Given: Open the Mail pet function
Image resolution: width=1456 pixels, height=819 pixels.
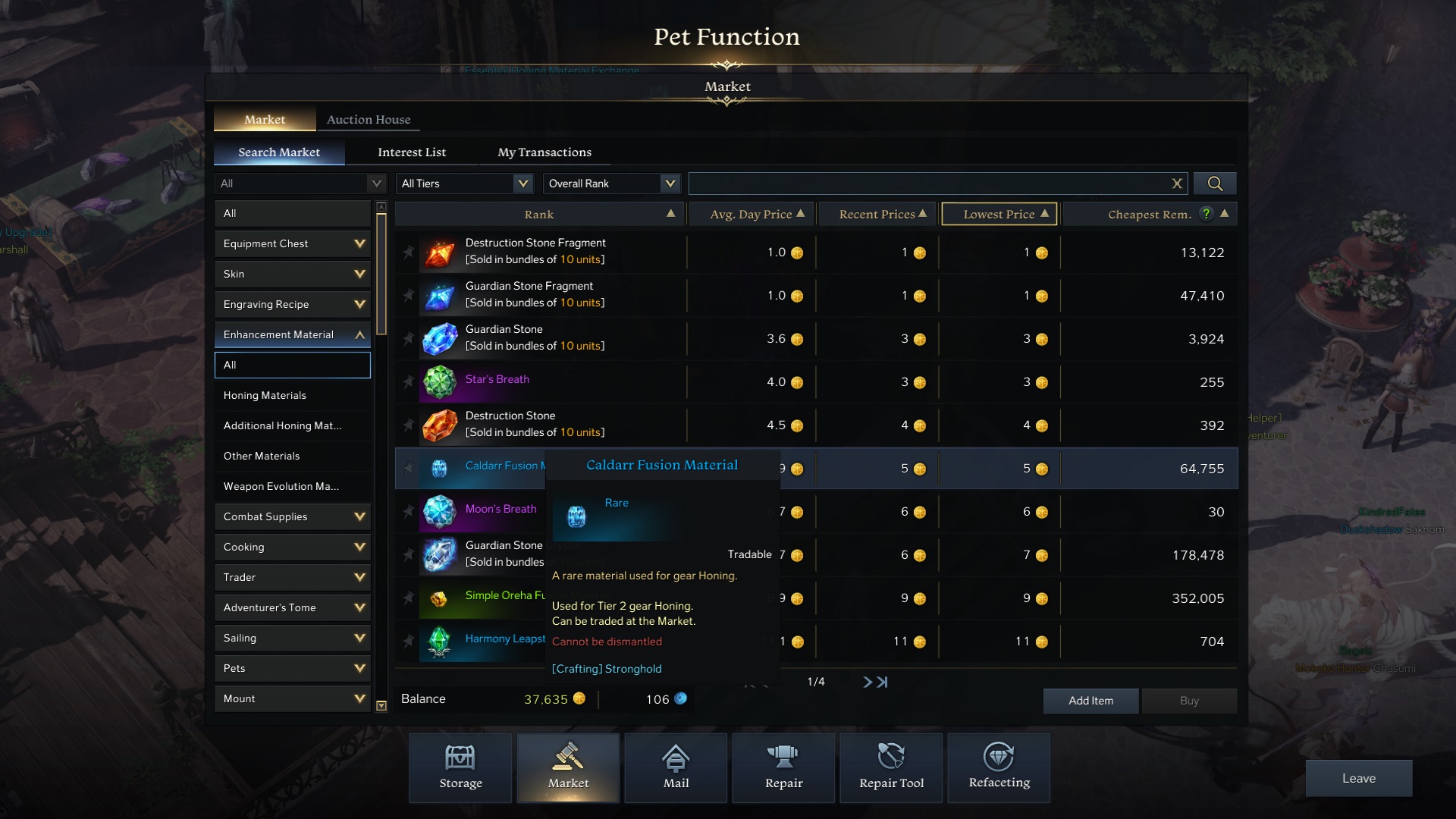Looking at the screenshot, I should pos(676,767).
